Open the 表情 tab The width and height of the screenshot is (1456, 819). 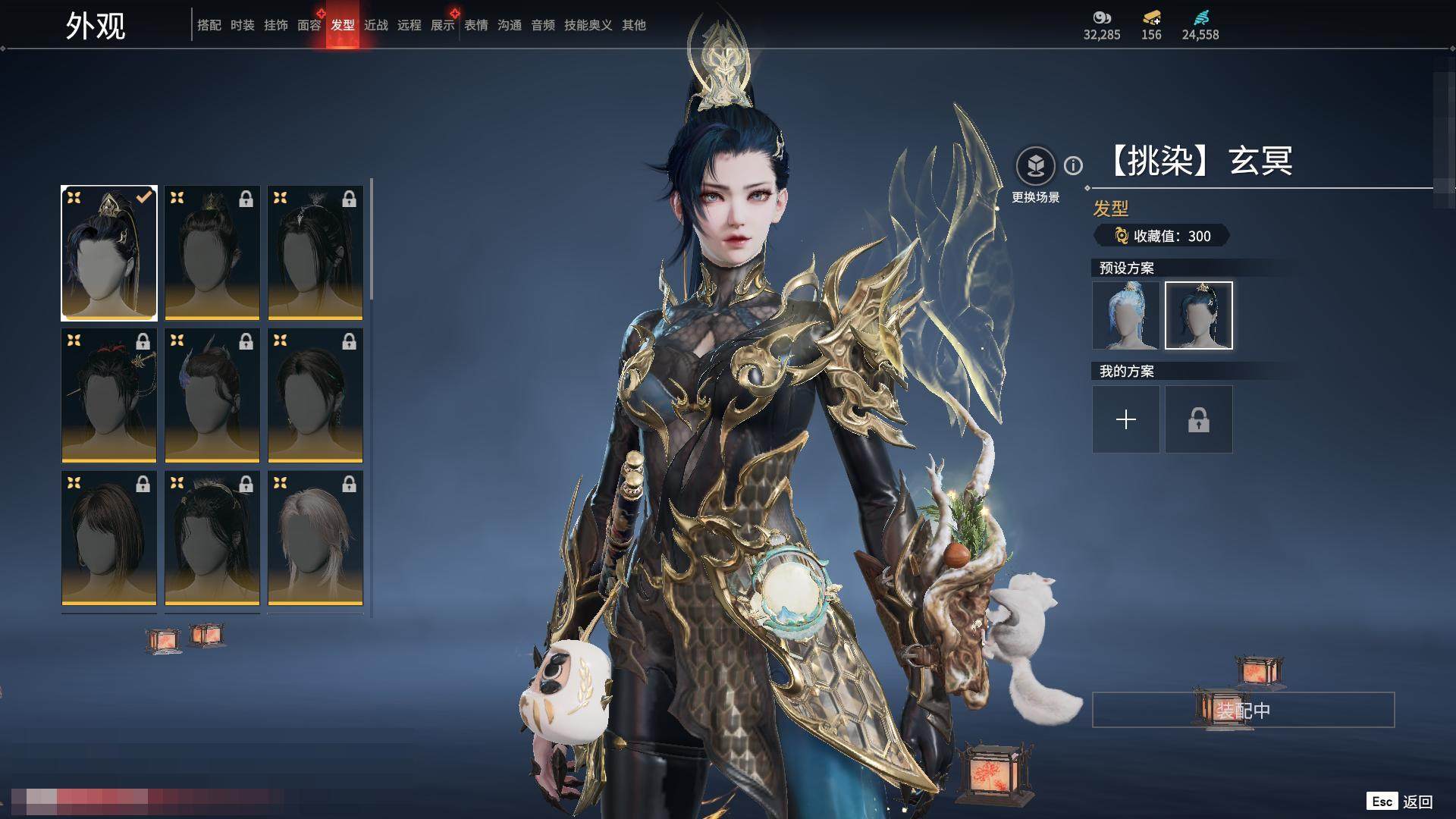click(475, 25)
